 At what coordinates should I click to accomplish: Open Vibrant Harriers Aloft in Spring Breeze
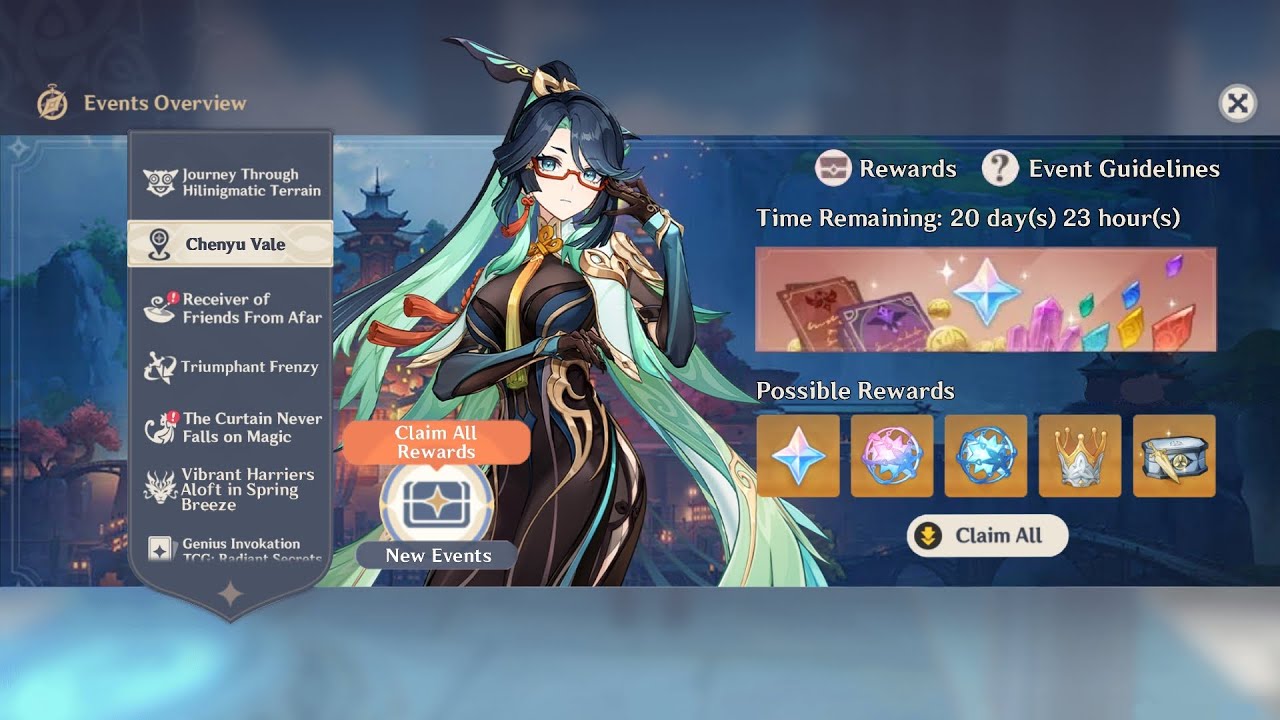click(x=231, y=489)
